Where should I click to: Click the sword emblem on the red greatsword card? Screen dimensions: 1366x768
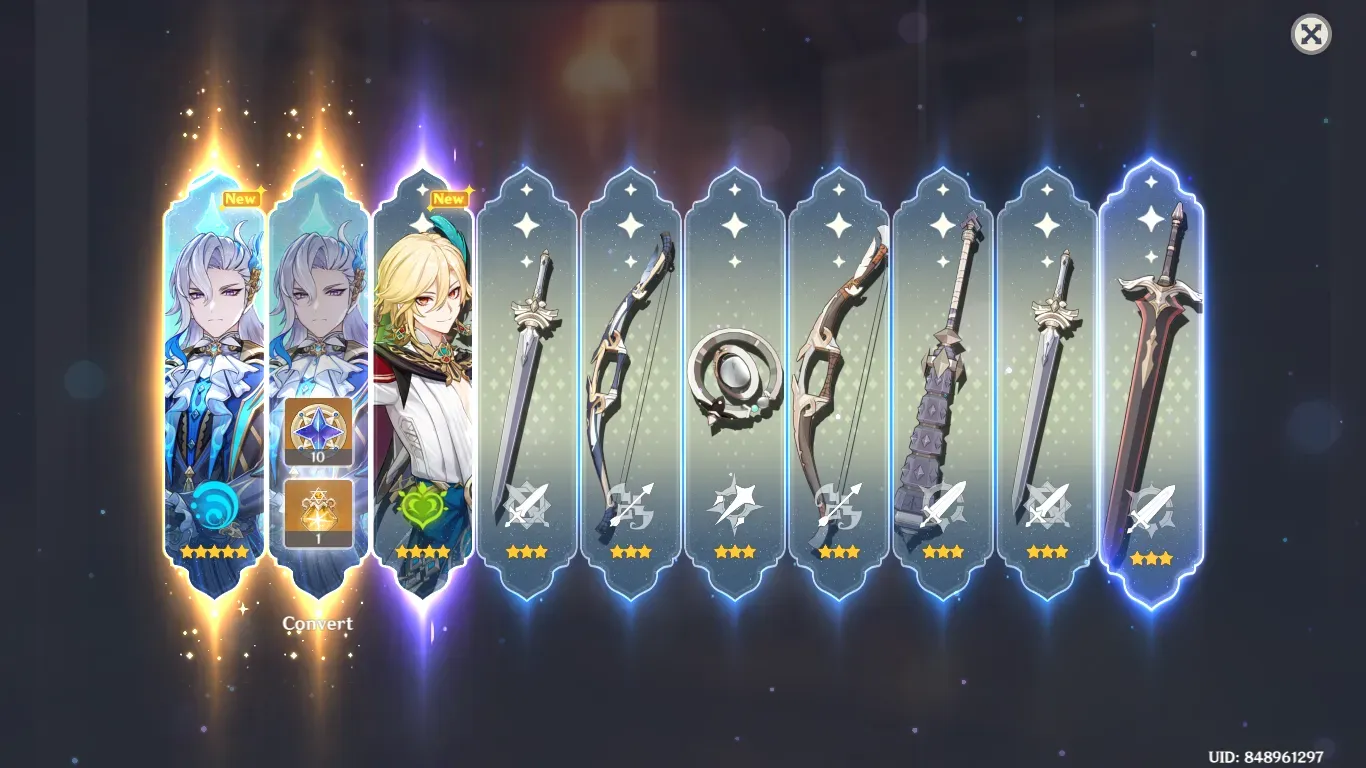1150,510
